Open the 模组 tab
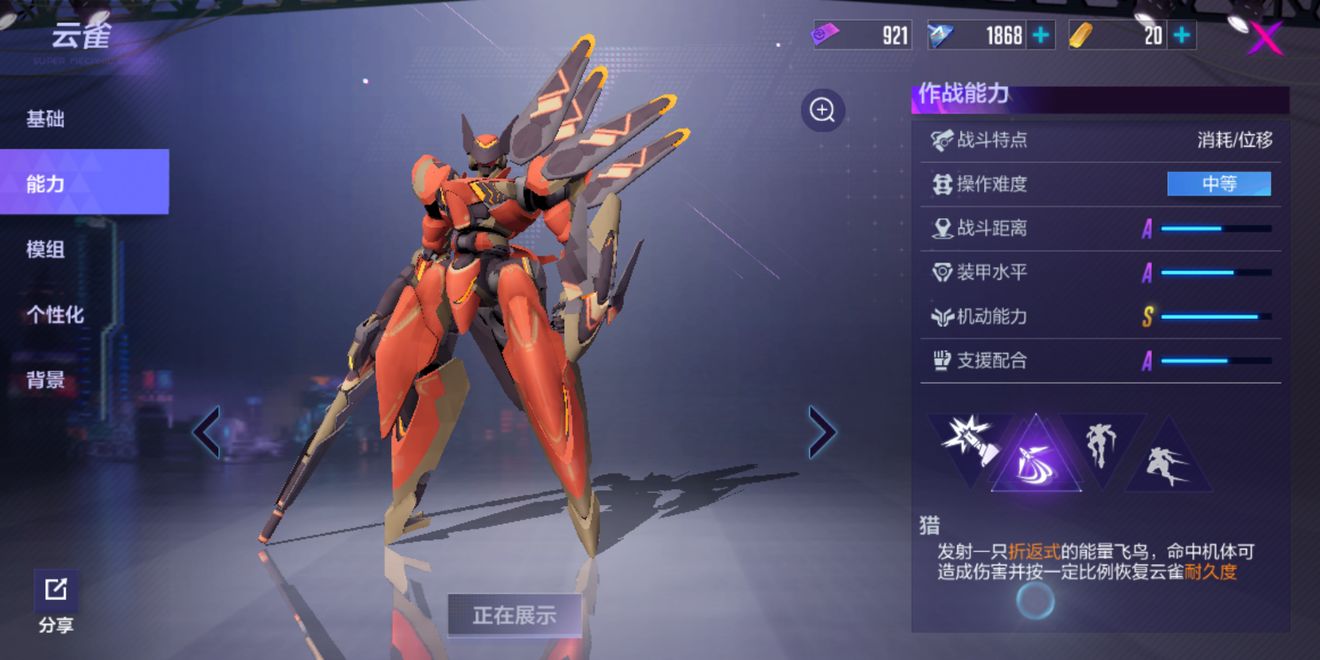 (x=46, y=249)
